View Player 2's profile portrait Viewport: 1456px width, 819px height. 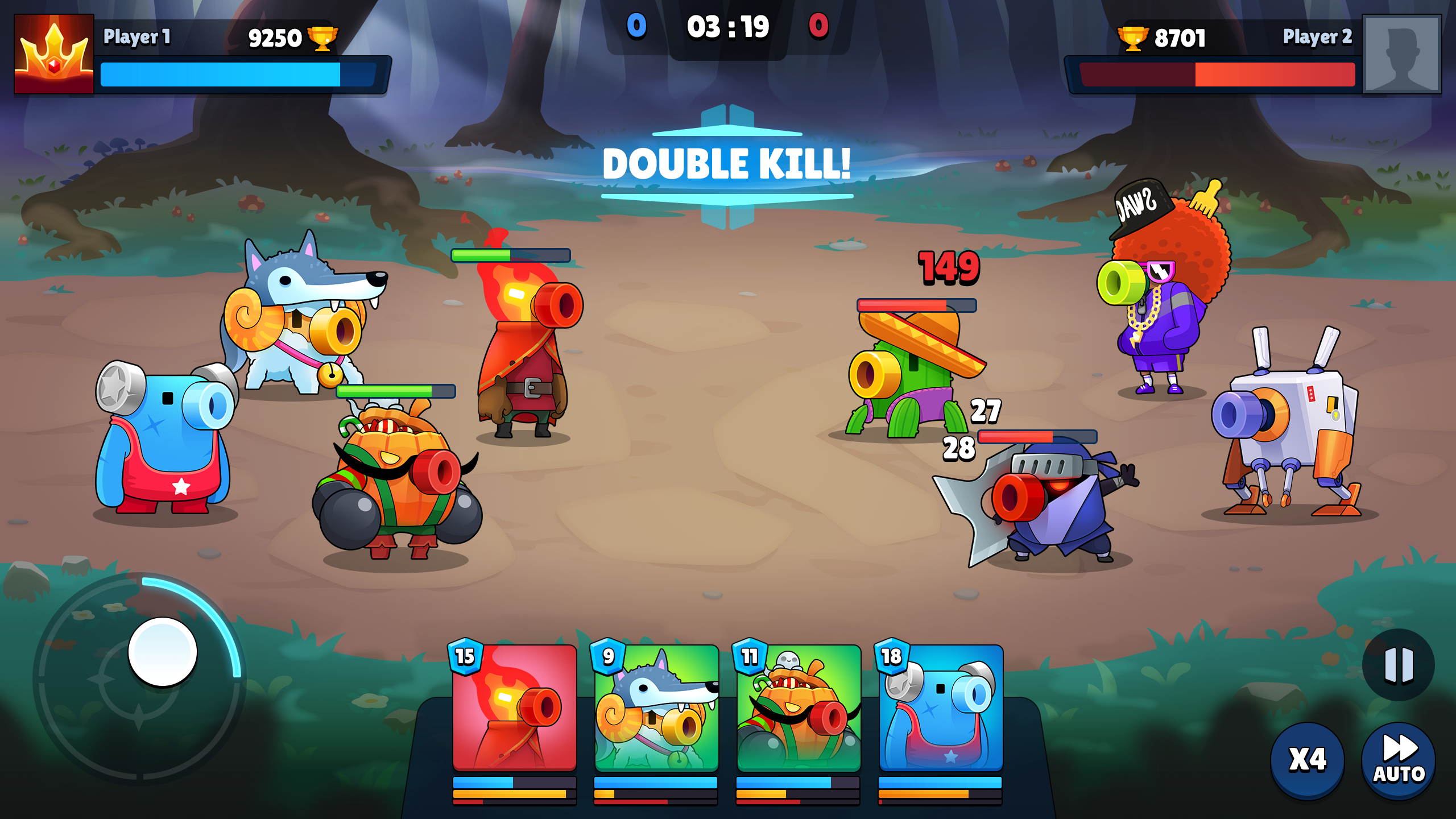1401,54
